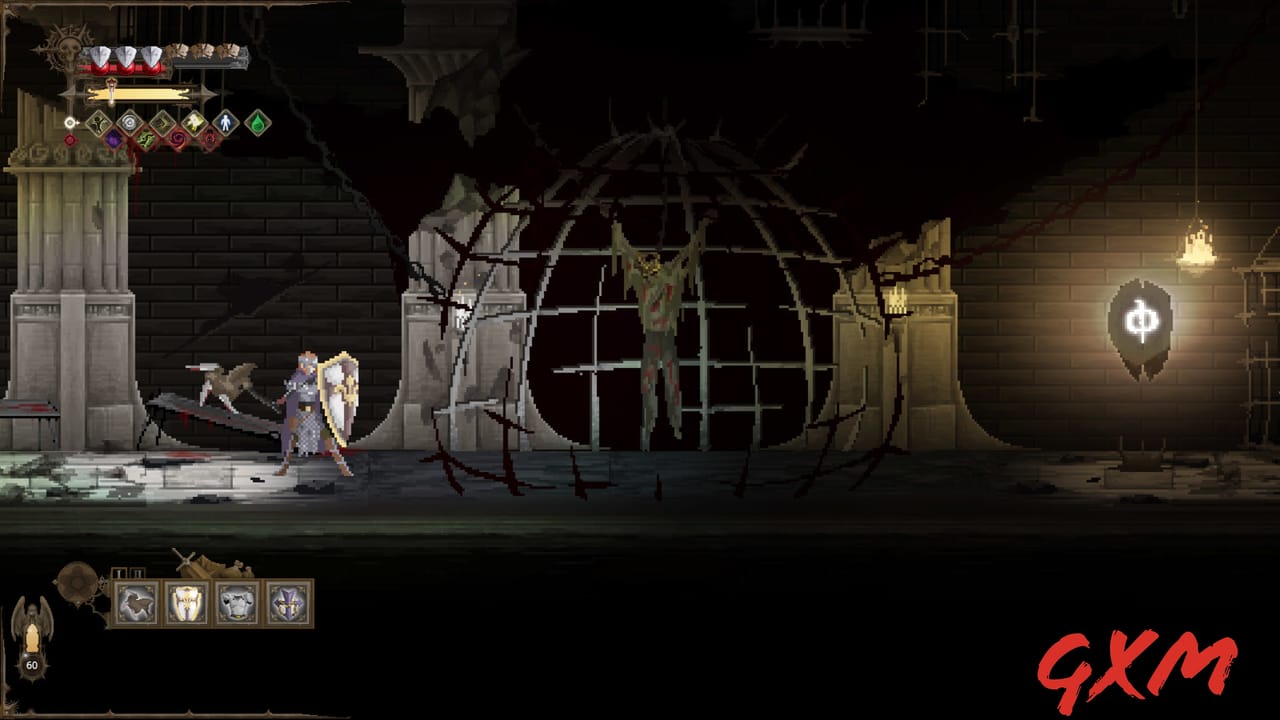Viewport: 1280px width, 720px height.
Task: Select the bat-wing cloak equipment slot
Action: tap(136, 603)
